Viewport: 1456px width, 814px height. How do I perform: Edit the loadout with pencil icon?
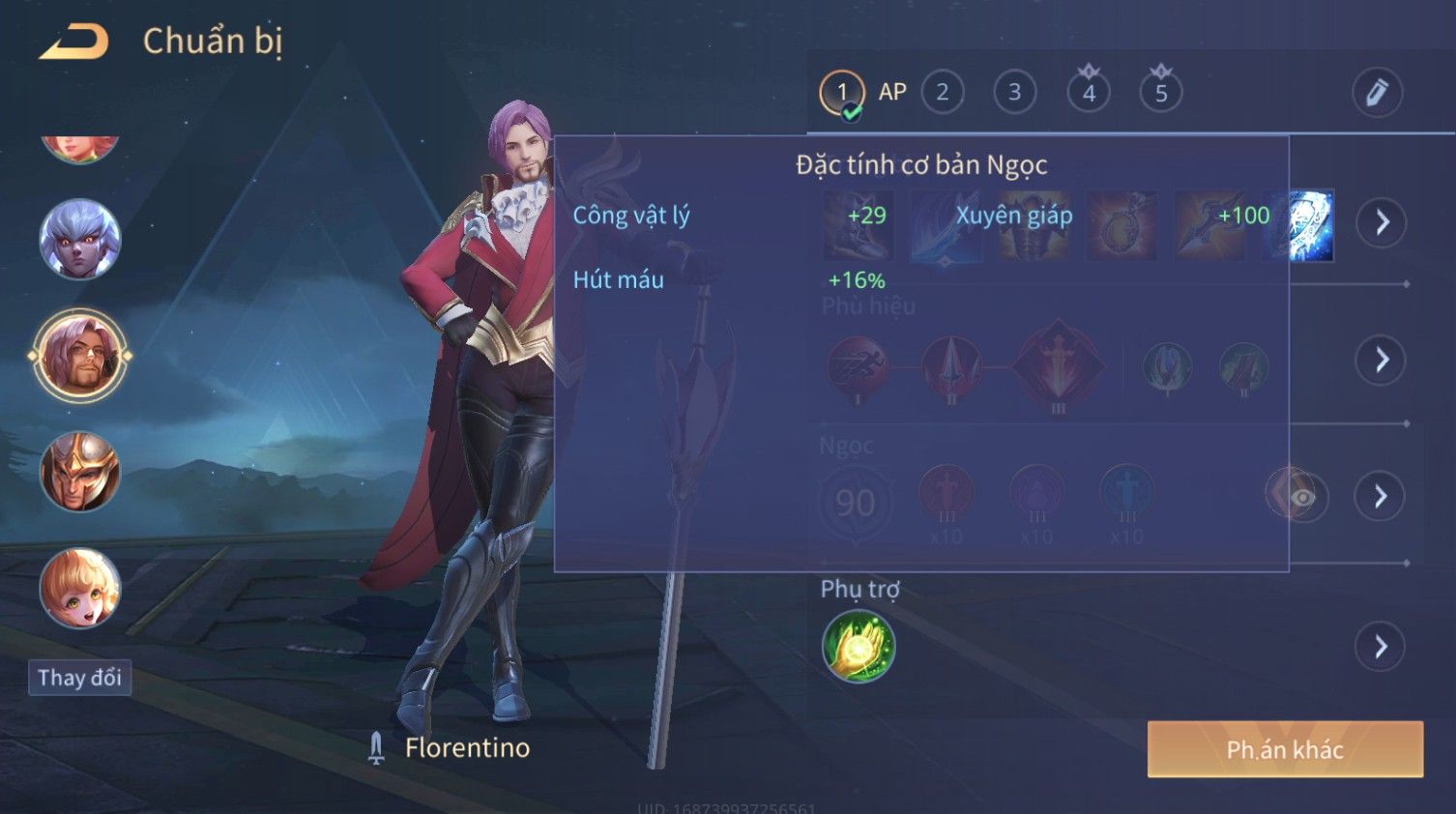[1377, 93]
